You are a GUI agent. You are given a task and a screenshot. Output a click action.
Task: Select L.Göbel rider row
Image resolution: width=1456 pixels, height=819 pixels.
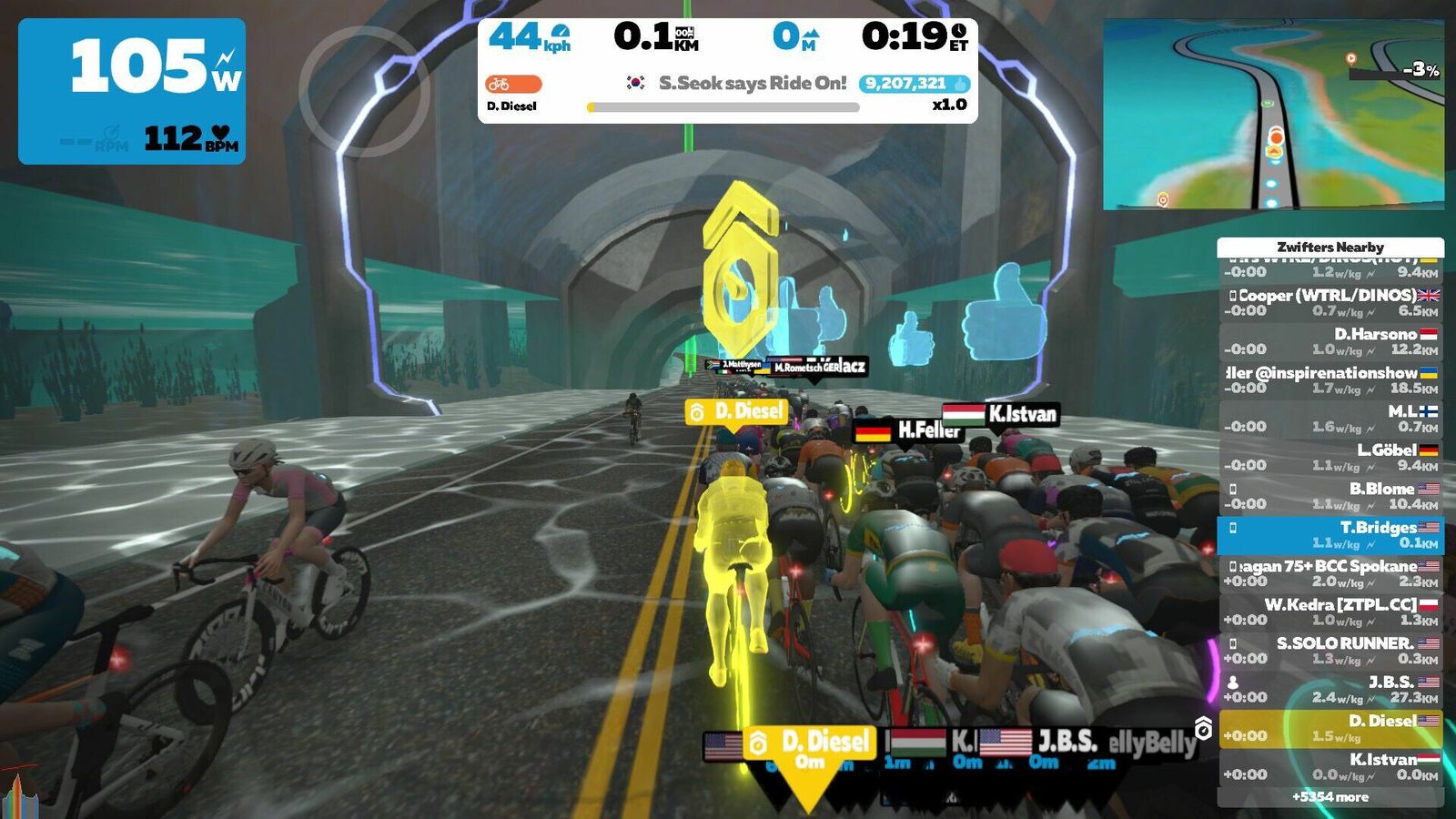coord(1330,457)
